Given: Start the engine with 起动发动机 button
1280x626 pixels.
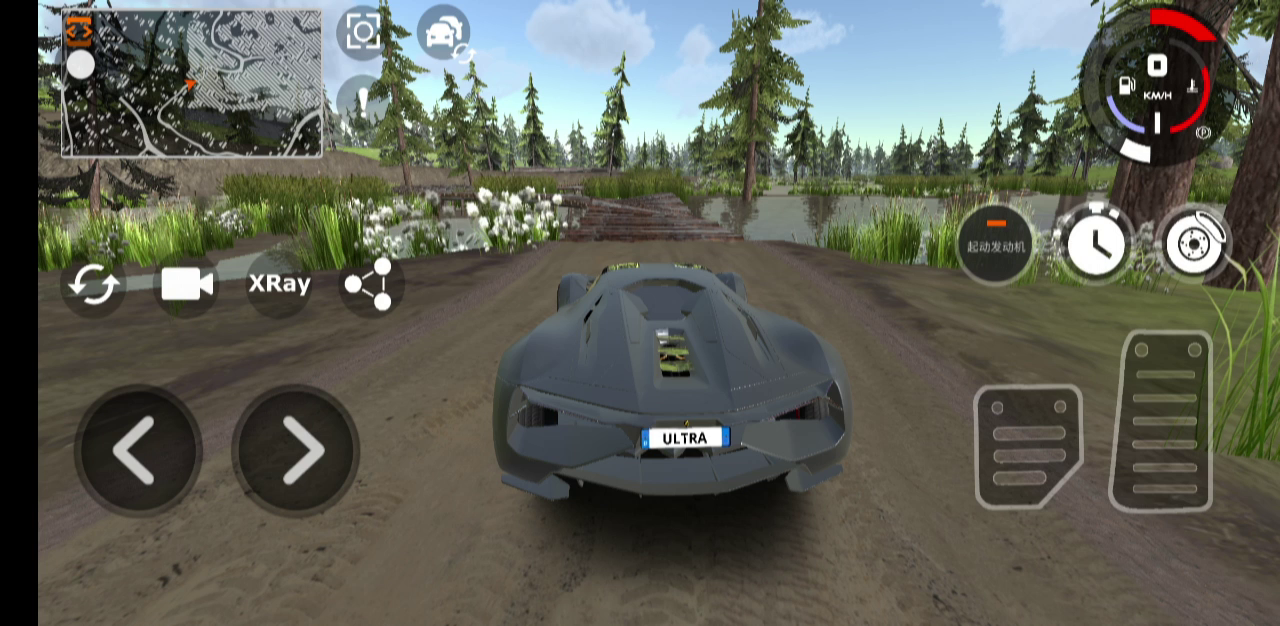Looking at the screenshot, I should 995,243.
